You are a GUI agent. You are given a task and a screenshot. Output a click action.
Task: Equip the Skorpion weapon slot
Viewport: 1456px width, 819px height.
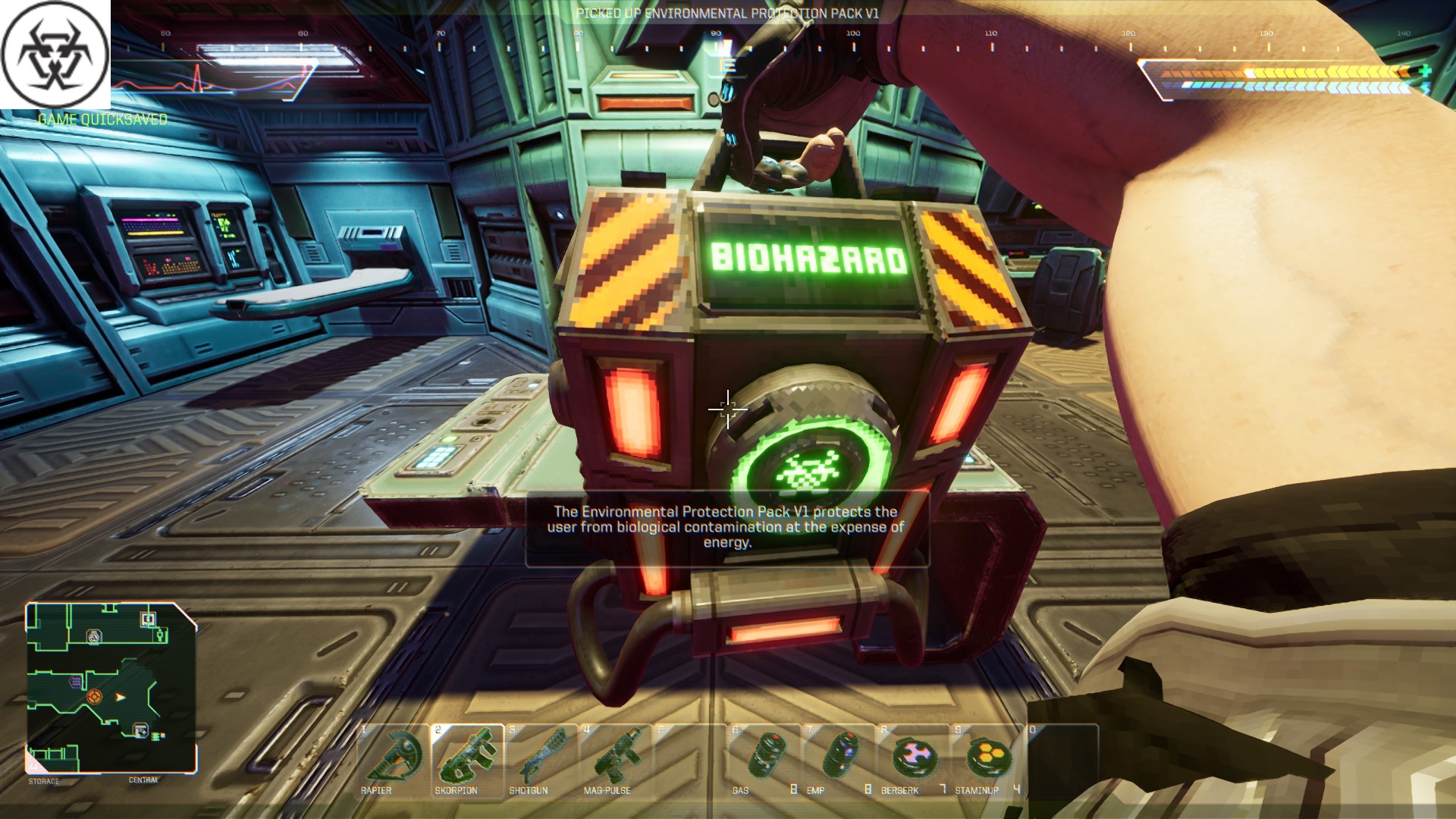[466, 759]
